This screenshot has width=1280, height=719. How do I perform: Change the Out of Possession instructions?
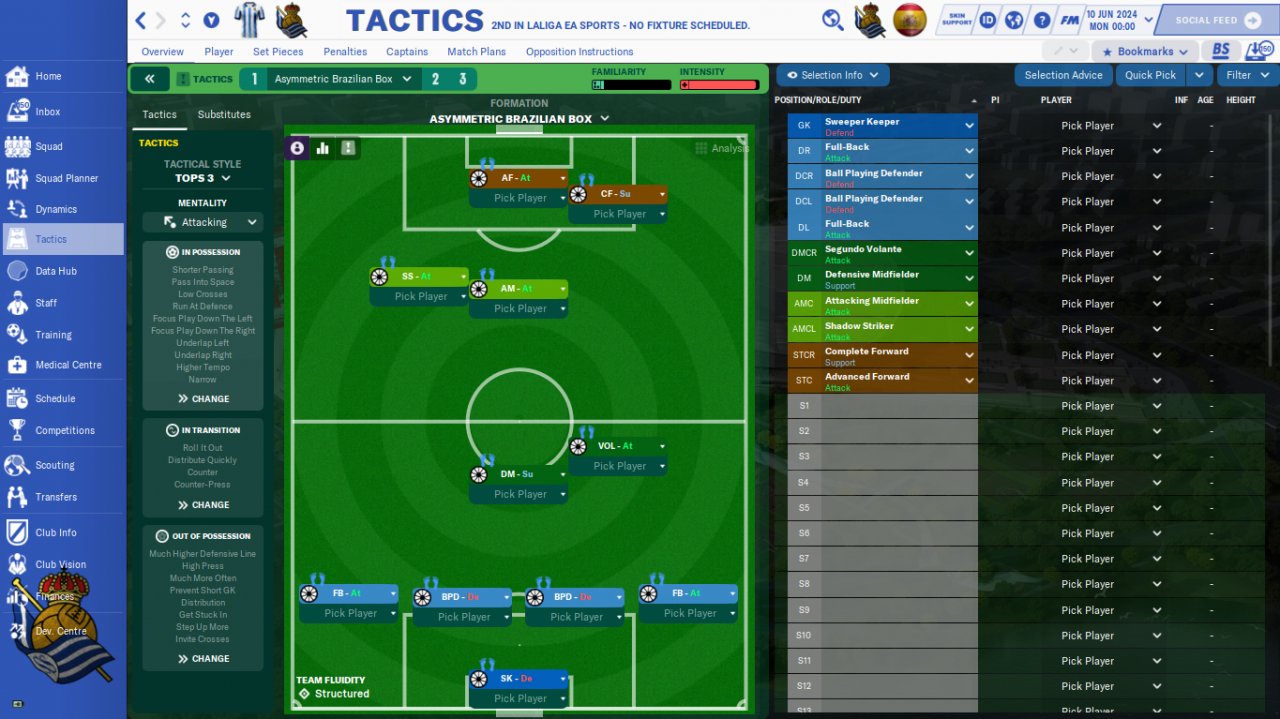point(203,659)
